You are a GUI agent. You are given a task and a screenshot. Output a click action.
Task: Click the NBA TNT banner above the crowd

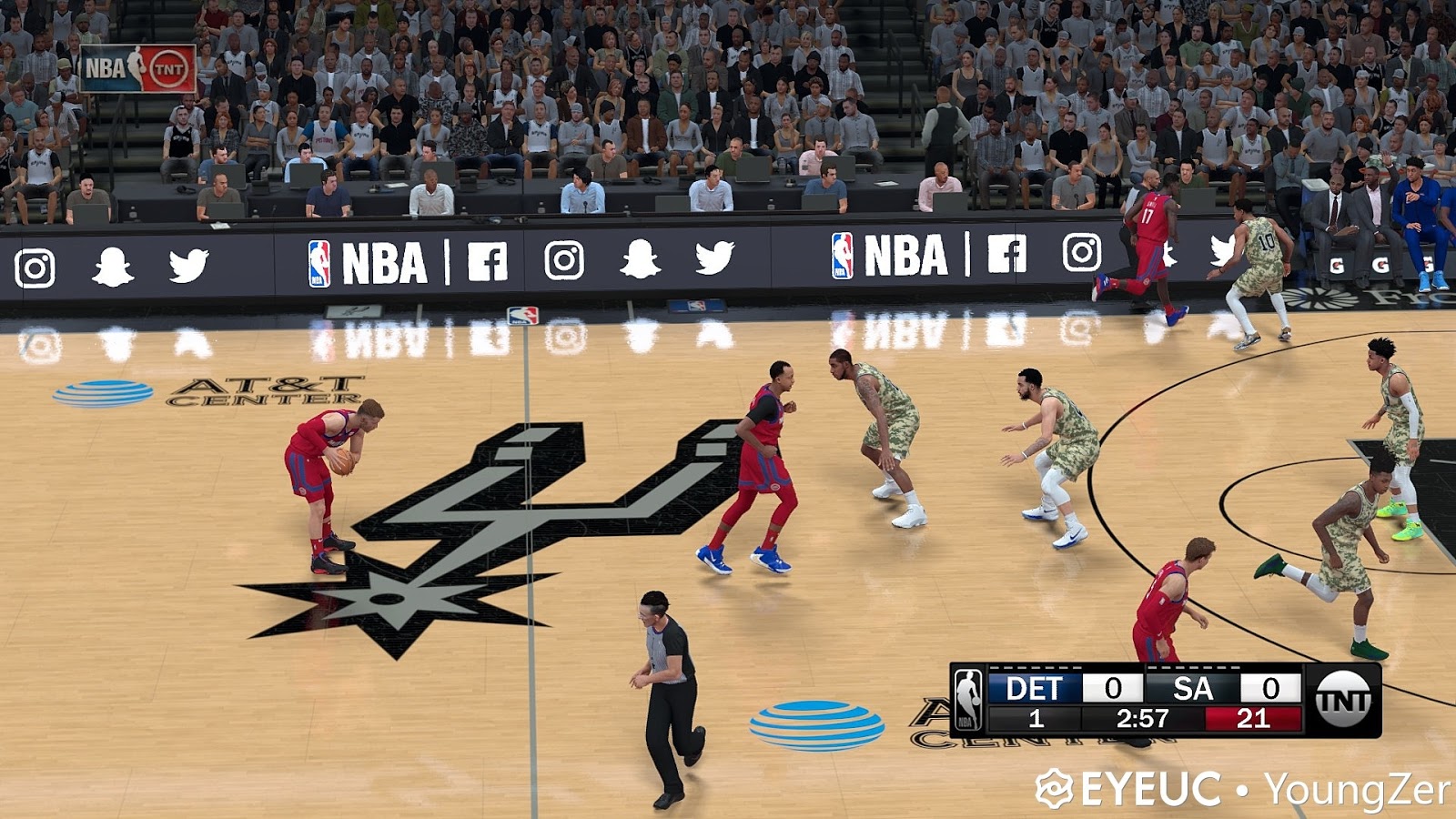pyautogui.click(x=138, y=66)
